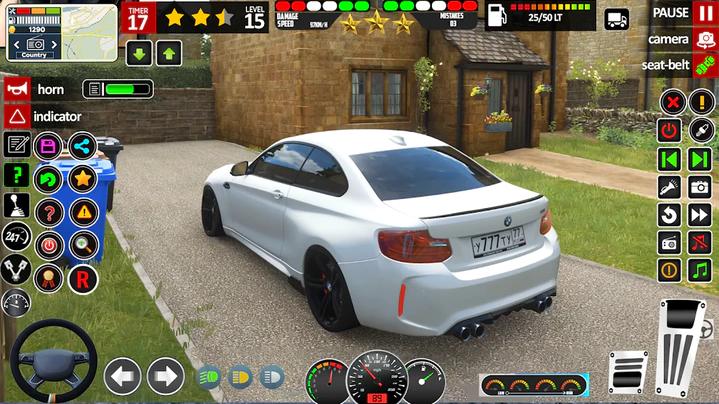The image size is (719, 404).
Task: Sound the horn
Action: (x=17, y=89)
